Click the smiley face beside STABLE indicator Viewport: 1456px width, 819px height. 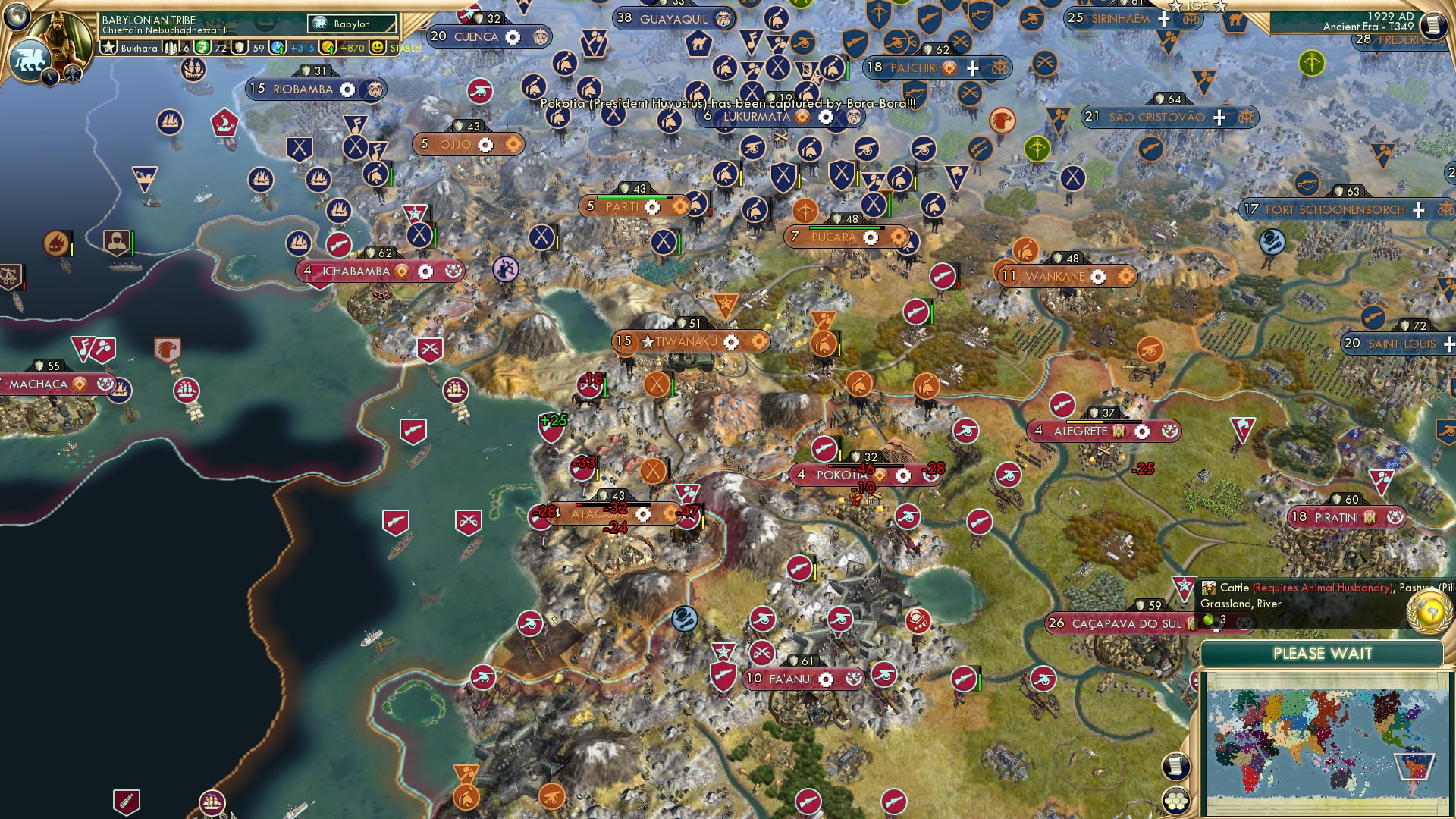click(x=377, y=47)
